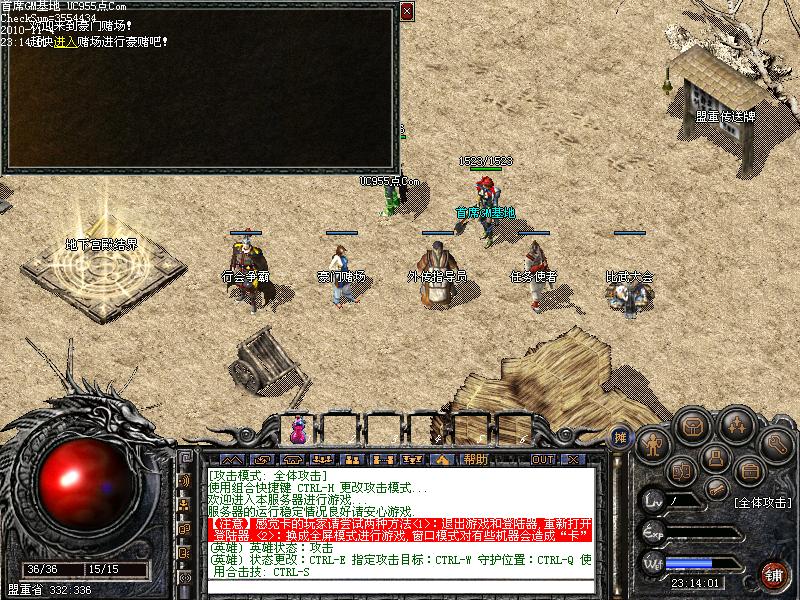Close the top-left message window
Screen dimensions: 800x600
click(x=406, y=12)
